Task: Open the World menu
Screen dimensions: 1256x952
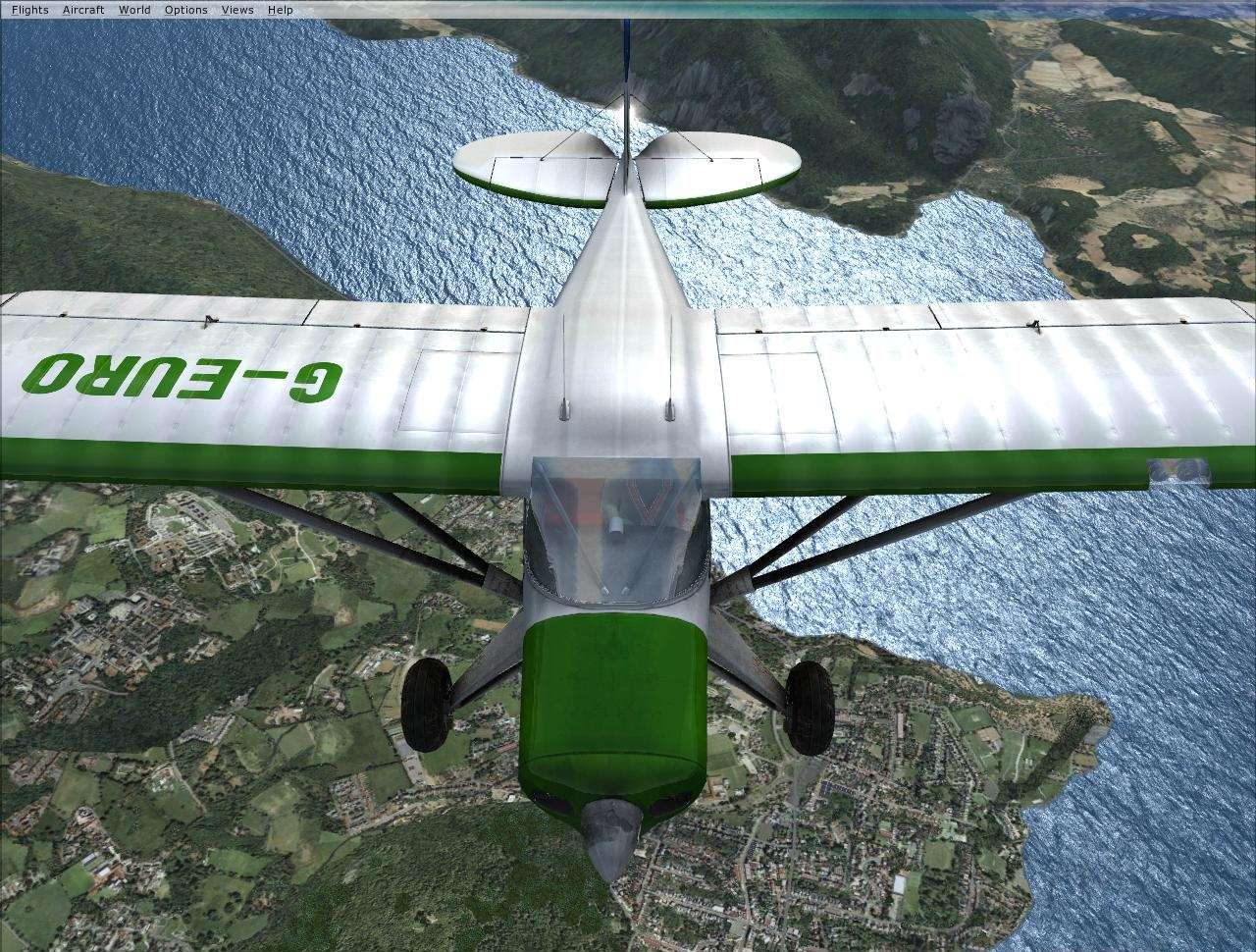Action: point(132,9)
